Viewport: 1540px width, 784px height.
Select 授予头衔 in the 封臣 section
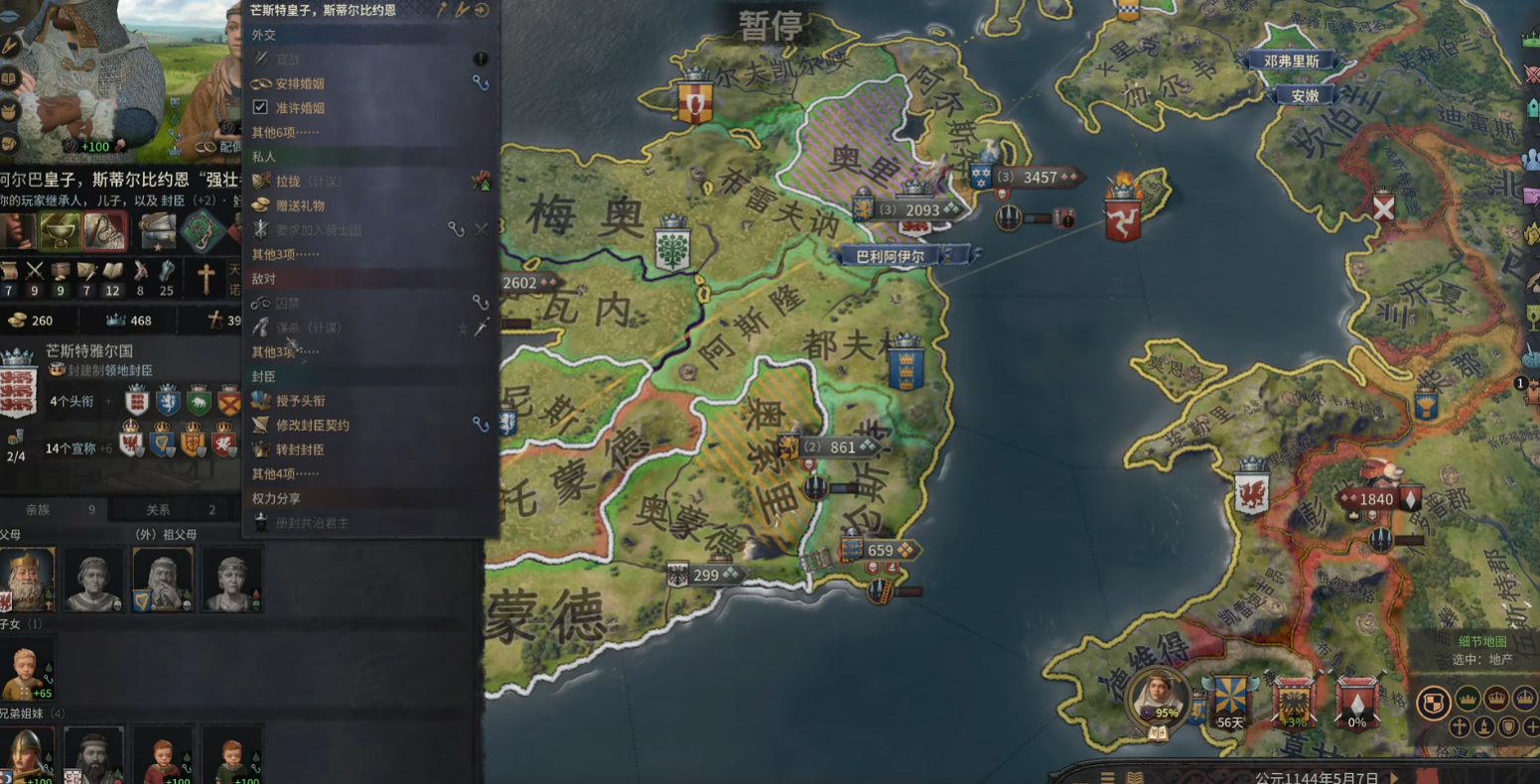(x=300, y=401)
